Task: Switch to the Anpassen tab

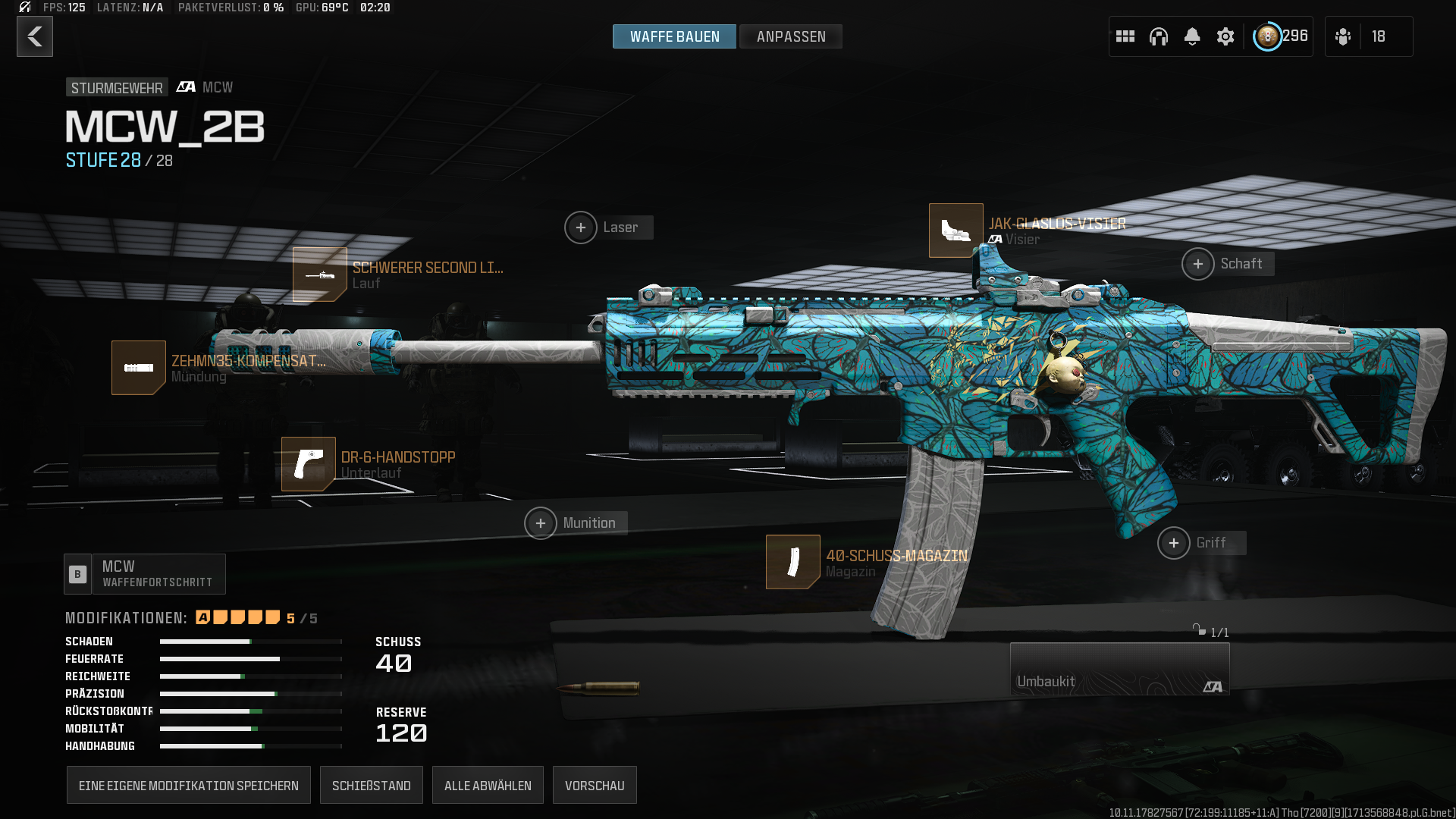Action: (x=790, y=36)
